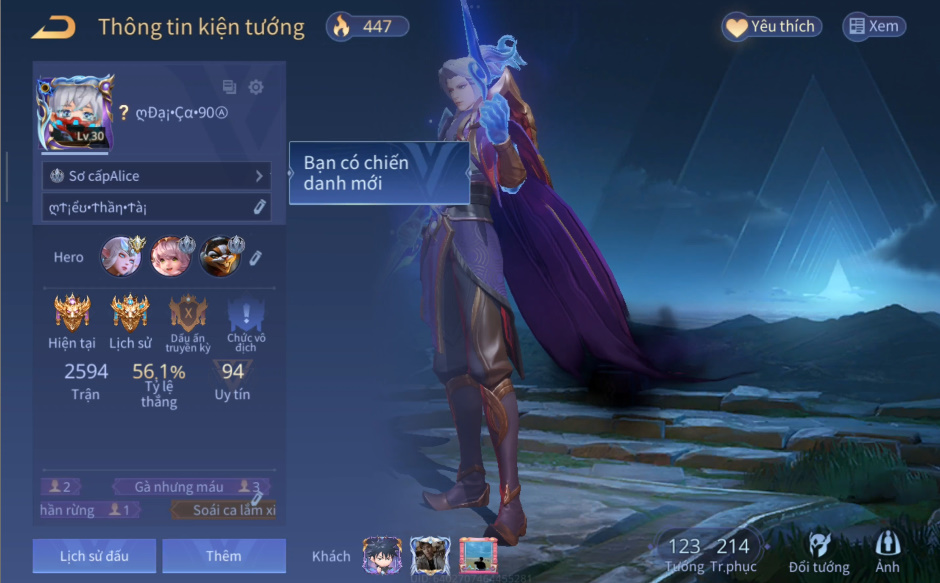This screenshot has width=940, height=583.
Task: Select the pink-haired featured hero portrait
Action: pos(170,257)
